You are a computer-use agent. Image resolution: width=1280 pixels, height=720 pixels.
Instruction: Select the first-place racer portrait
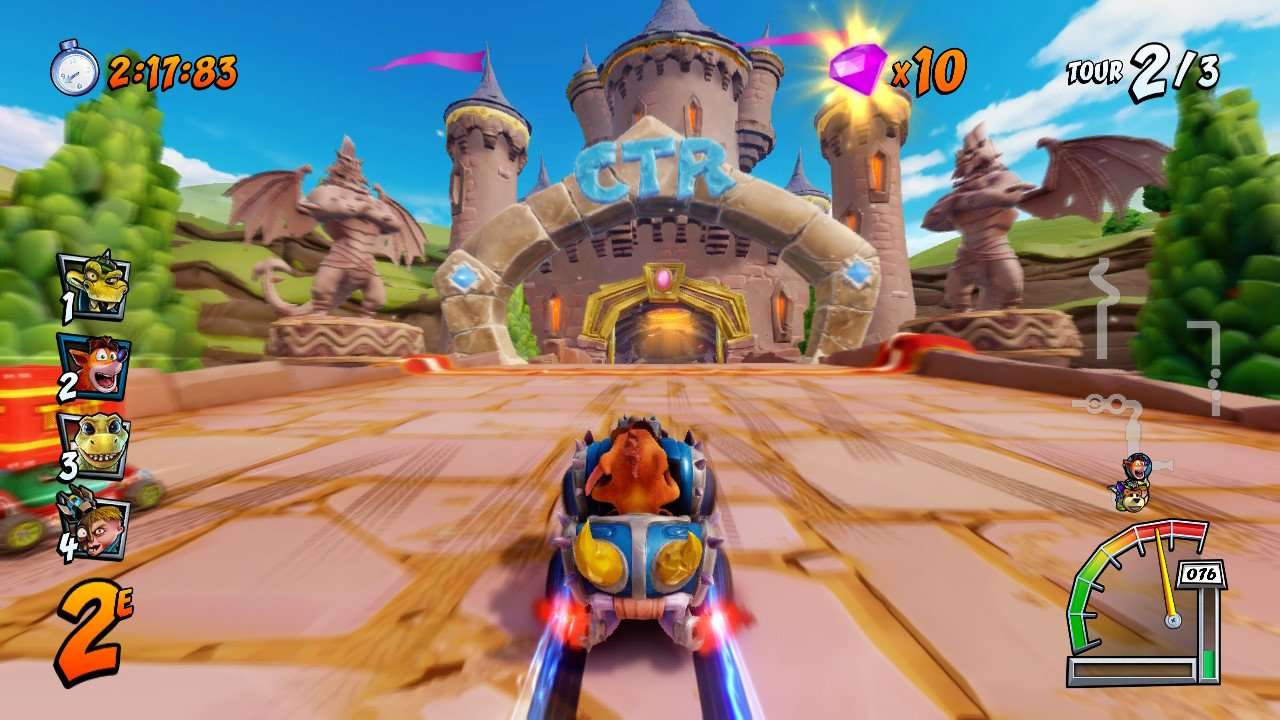point(93,285)
